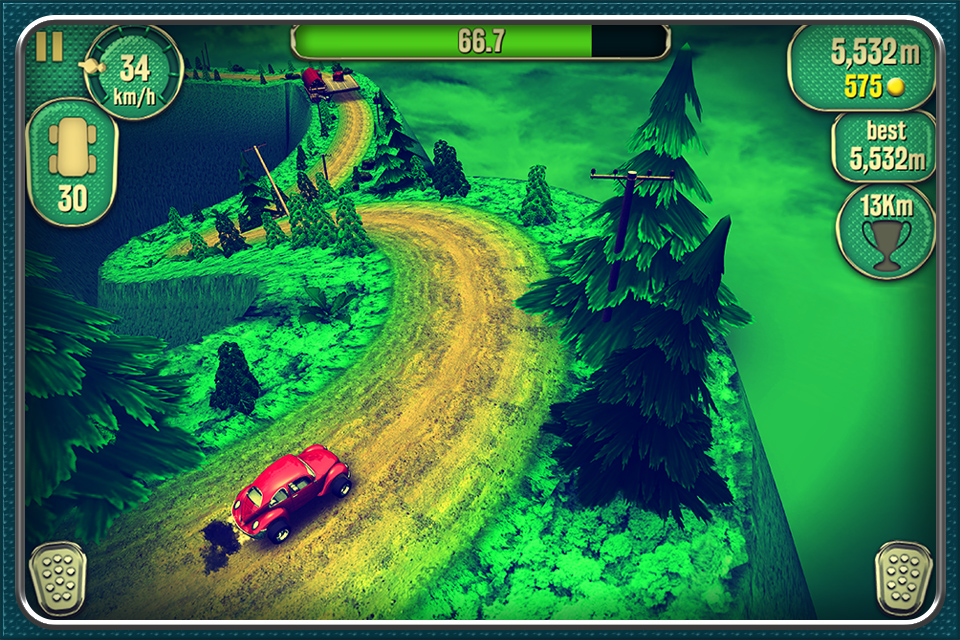Select the car icon showing 30
Screen dimensions: 960x640
(x=71, y=162)
